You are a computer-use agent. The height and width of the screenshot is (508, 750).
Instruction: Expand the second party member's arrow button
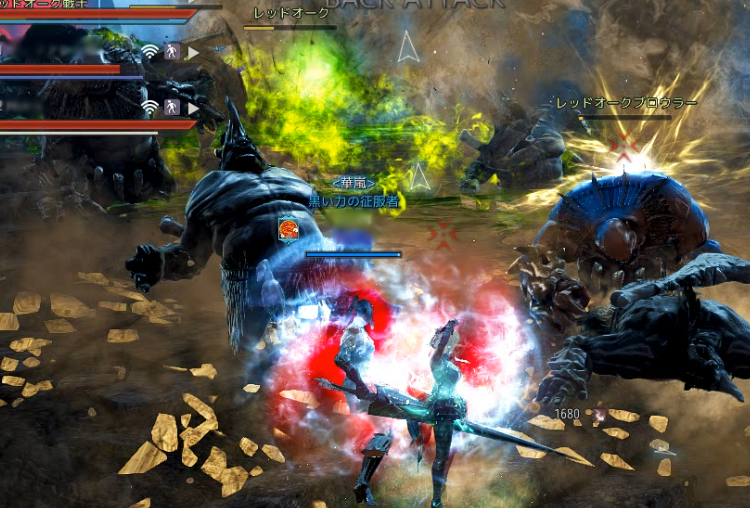coord(194,107)
